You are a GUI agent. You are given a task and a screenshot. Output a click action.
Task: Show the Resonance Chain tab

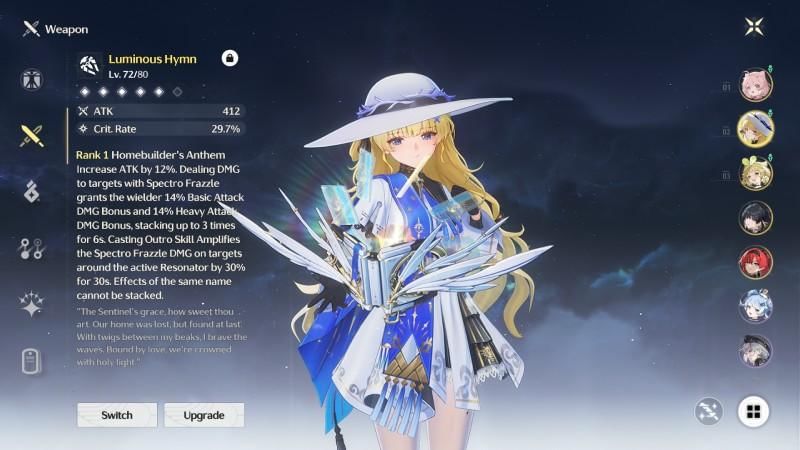[31, 304]
